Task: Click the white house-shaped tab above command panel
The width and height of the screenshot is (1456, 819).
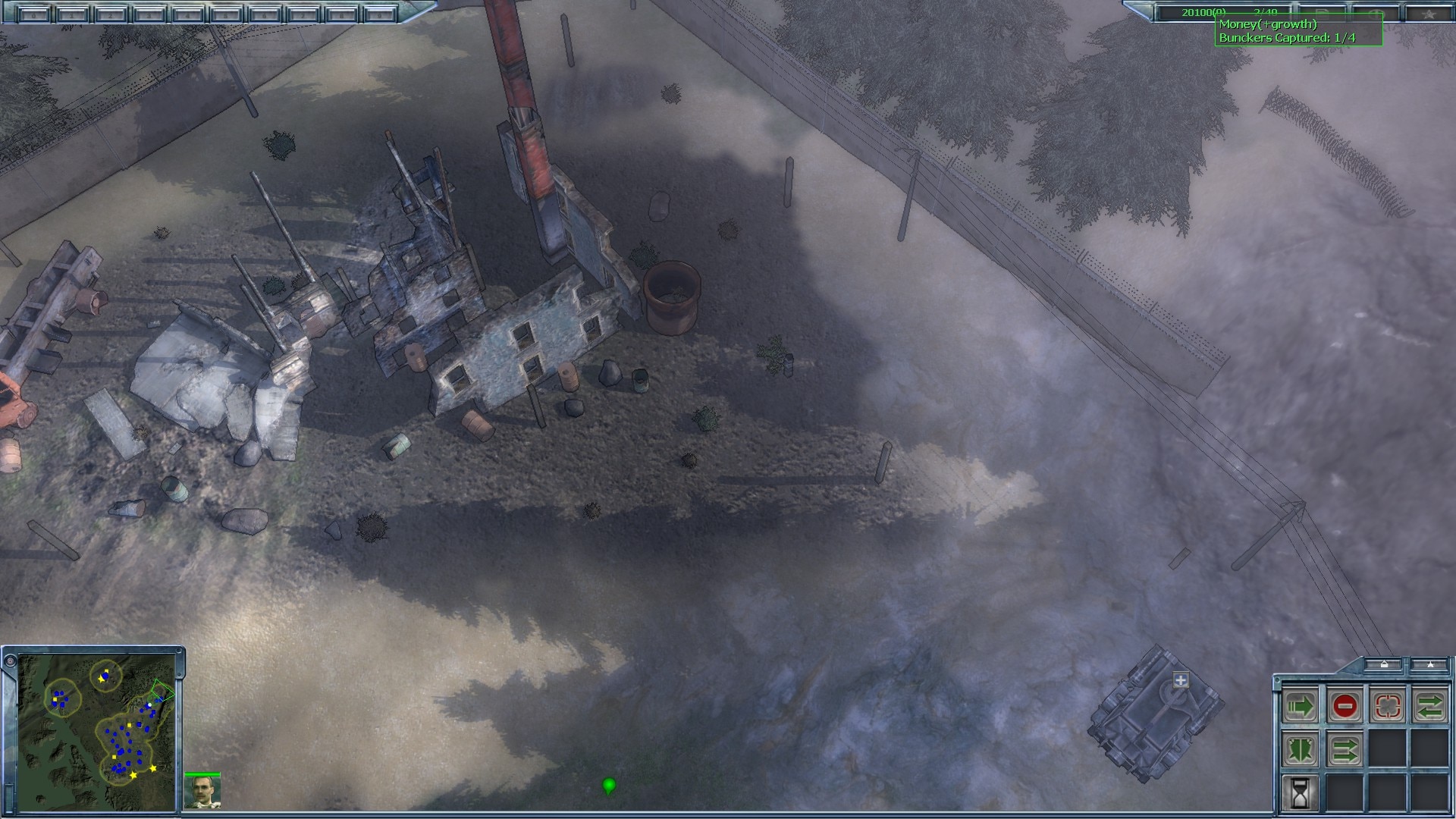Action: pos(1384,665)
